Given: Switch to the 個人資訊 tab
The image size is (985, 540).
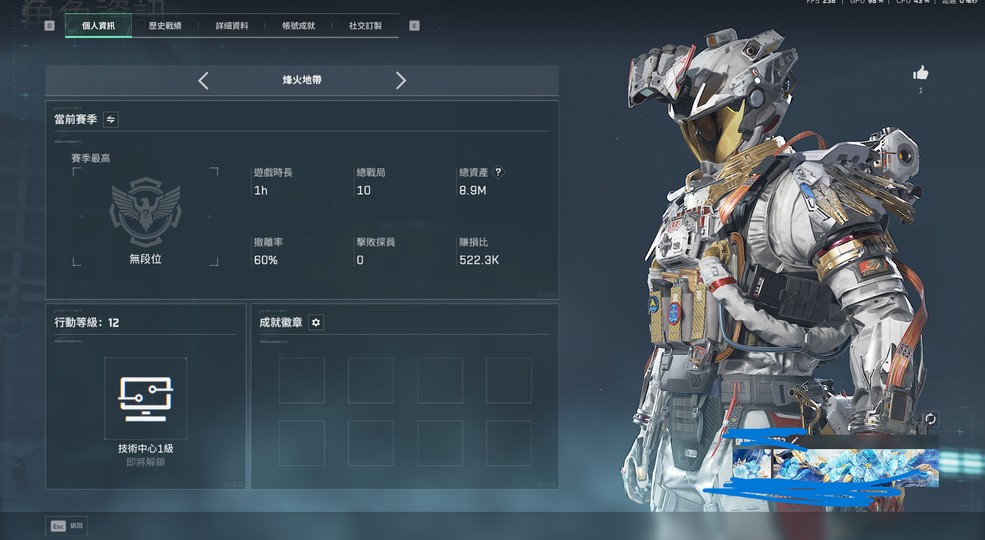Looking at the screenshot, I should tap(98, 26).
